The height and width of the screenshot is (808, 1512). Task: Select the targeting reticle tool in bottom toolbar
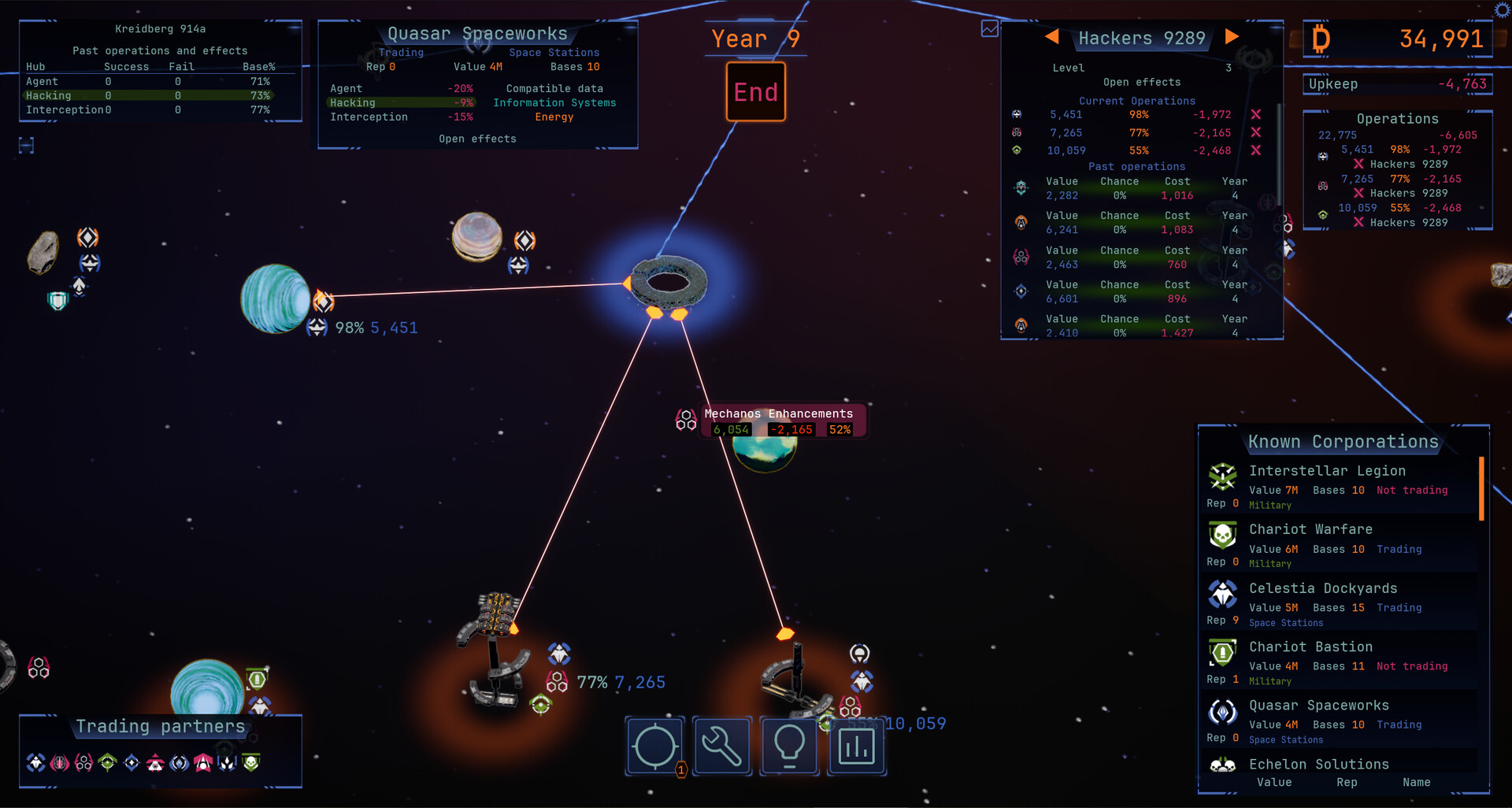tap(655, 745)
